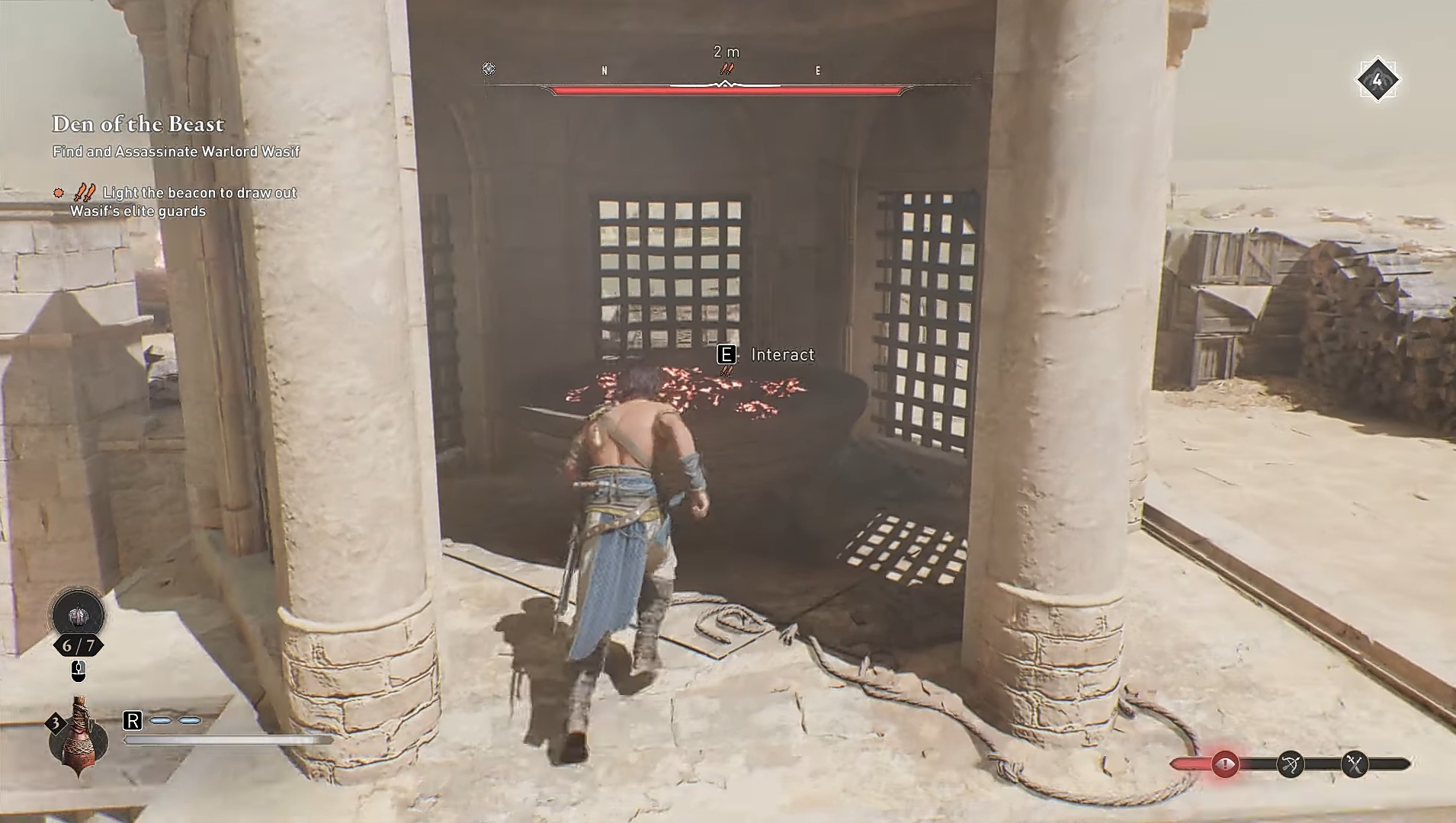Click the first charge pip beside R key
Image resolution: width=1456 pixels, height=823 pixels.
[160, 719]
